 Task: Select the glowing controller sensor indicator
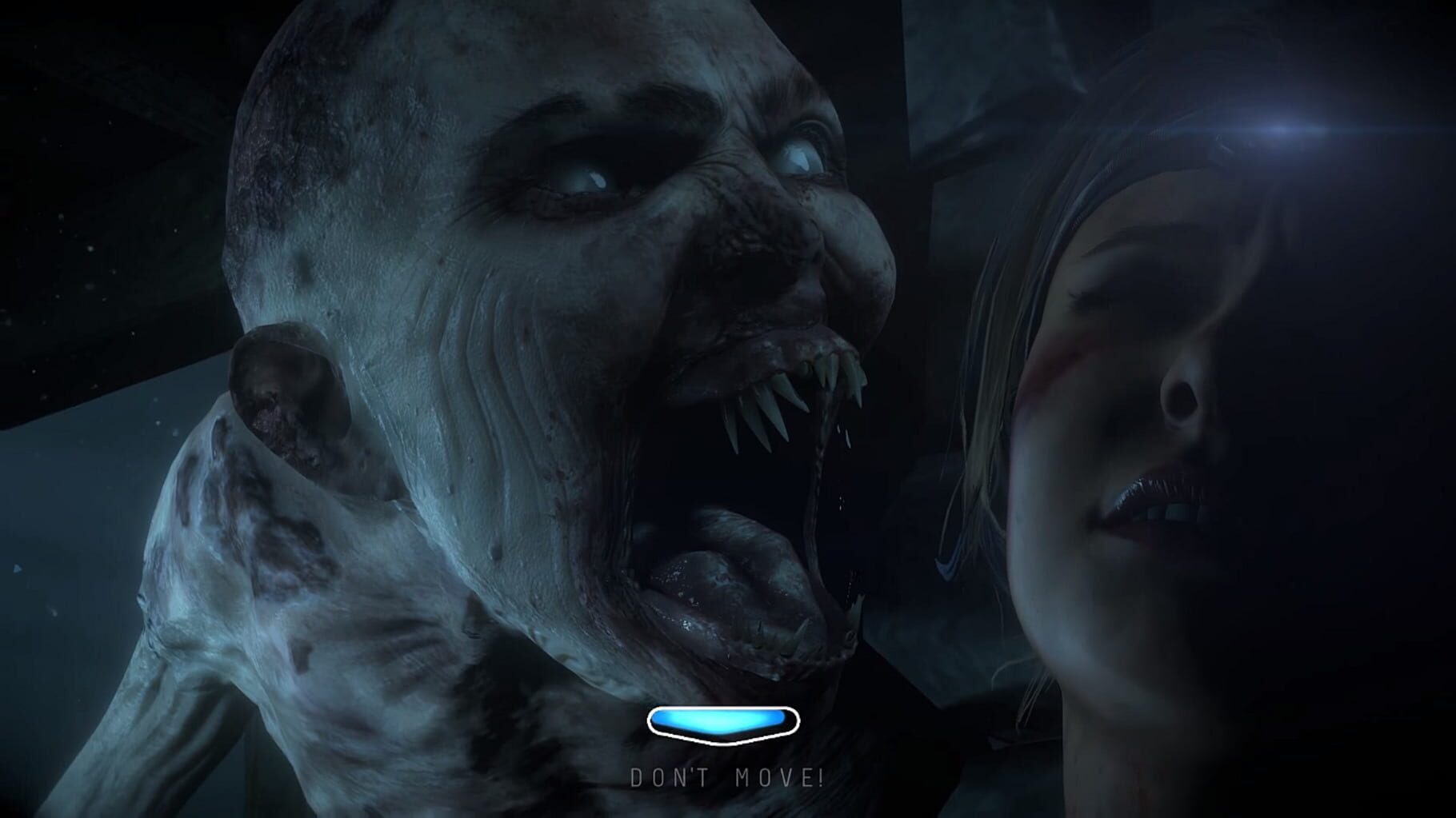tap(724, 724)
